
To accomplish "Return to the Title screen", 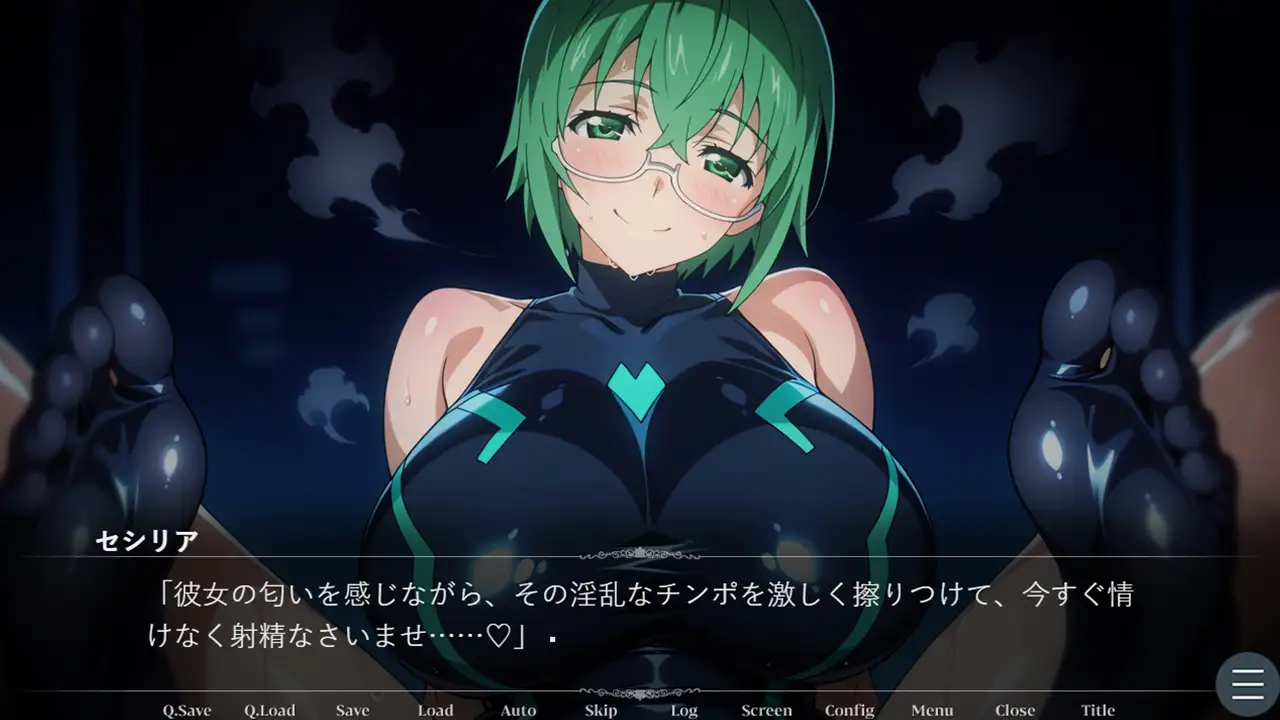I will click(x=1097, y=710).
